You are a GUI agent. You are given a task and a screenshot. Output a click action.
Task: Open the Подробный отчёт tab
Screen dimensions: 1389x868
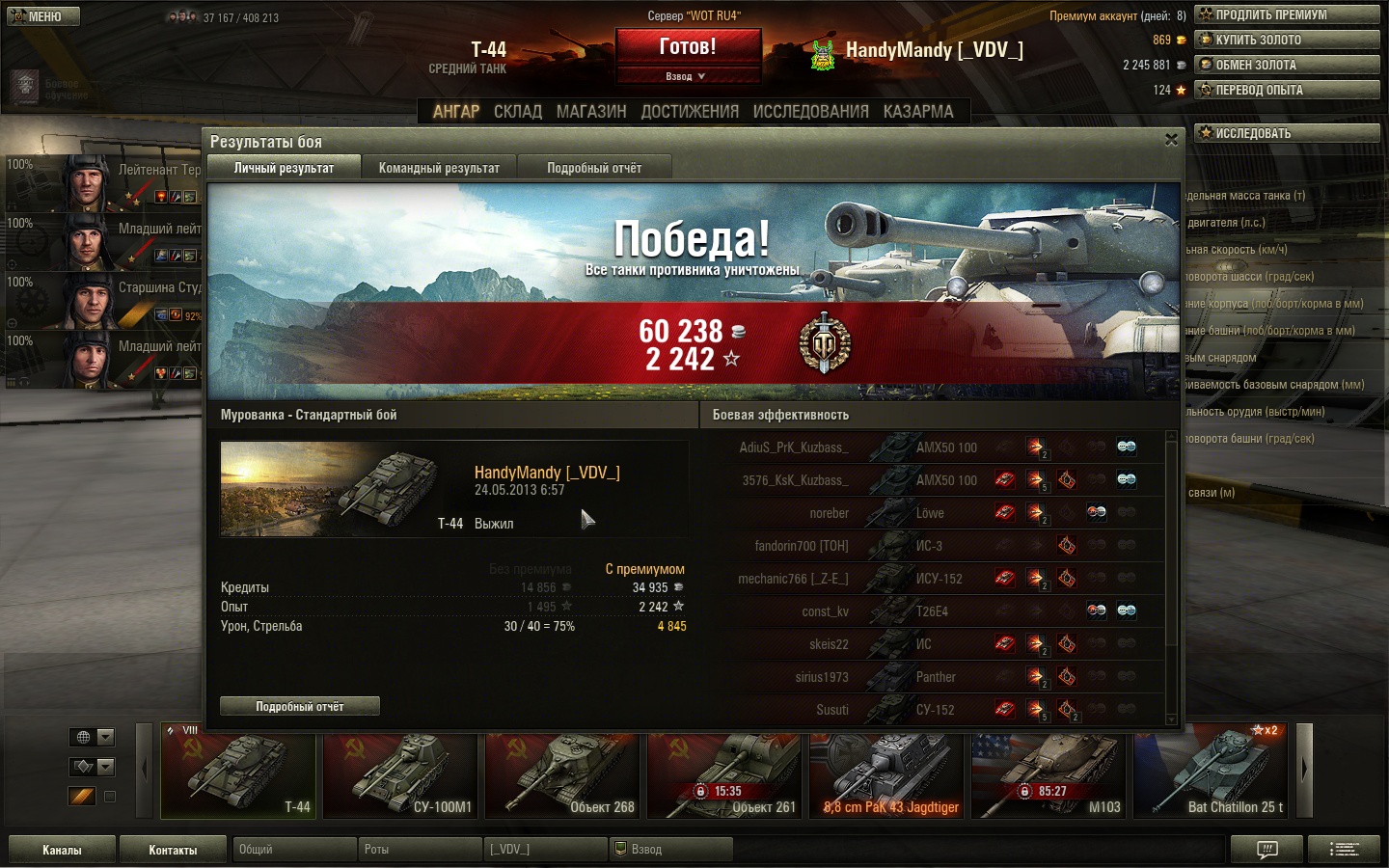594,168
